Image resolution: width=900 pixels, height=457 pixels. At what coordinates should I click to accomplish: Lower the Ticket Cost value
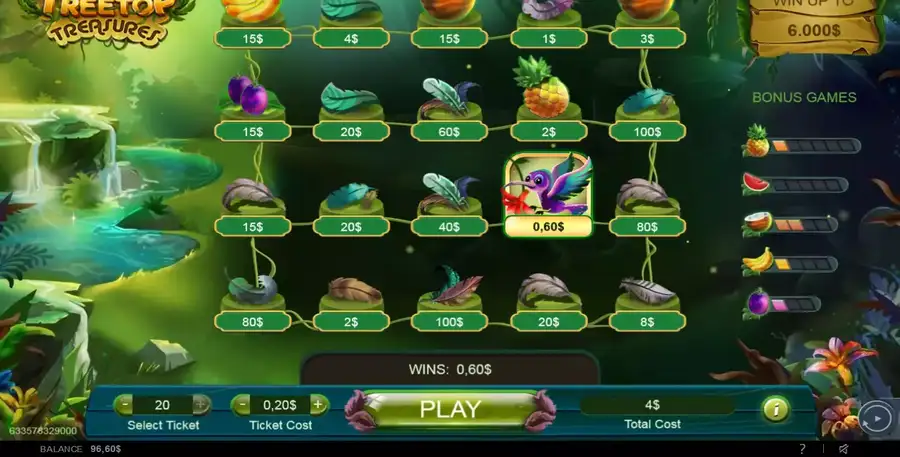tap(241, 405)
